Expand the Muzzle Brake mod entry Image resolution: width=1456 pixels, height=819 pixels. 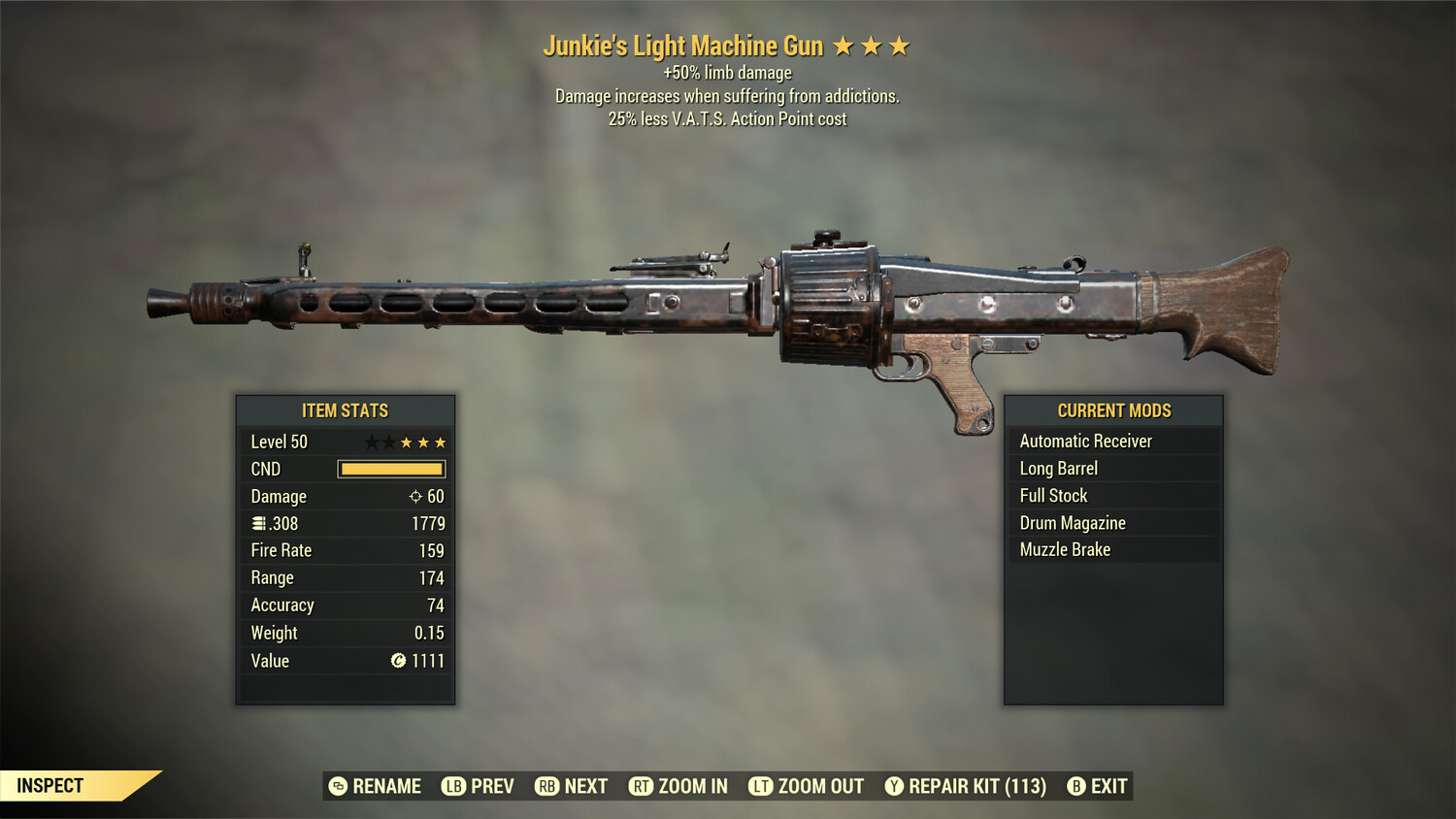point(1065,549)
